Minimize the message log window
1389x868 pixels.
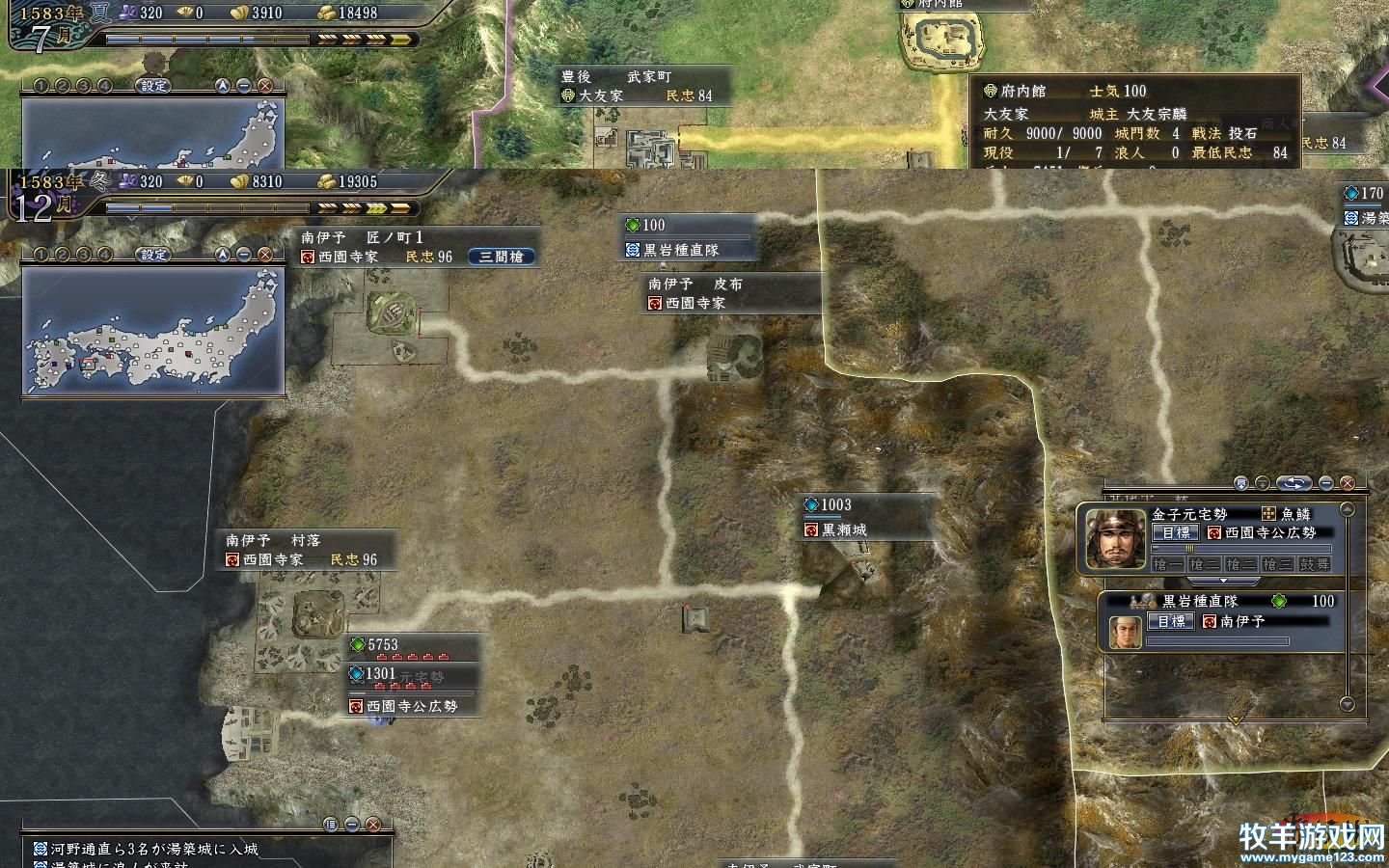click(x=352, y=825)
